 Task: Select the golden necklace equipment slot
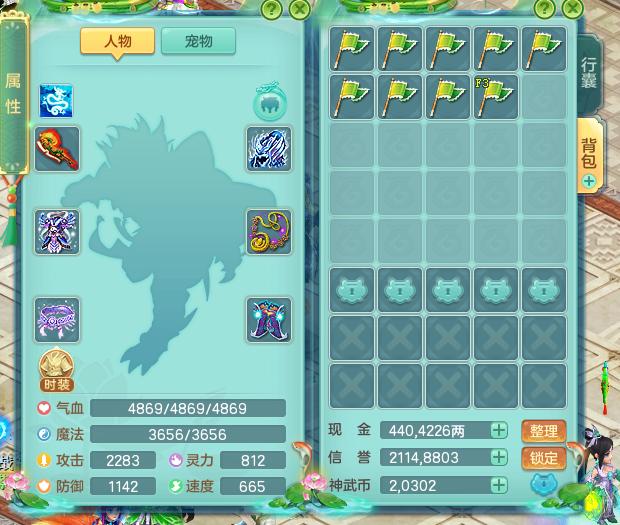pos(268,232)
